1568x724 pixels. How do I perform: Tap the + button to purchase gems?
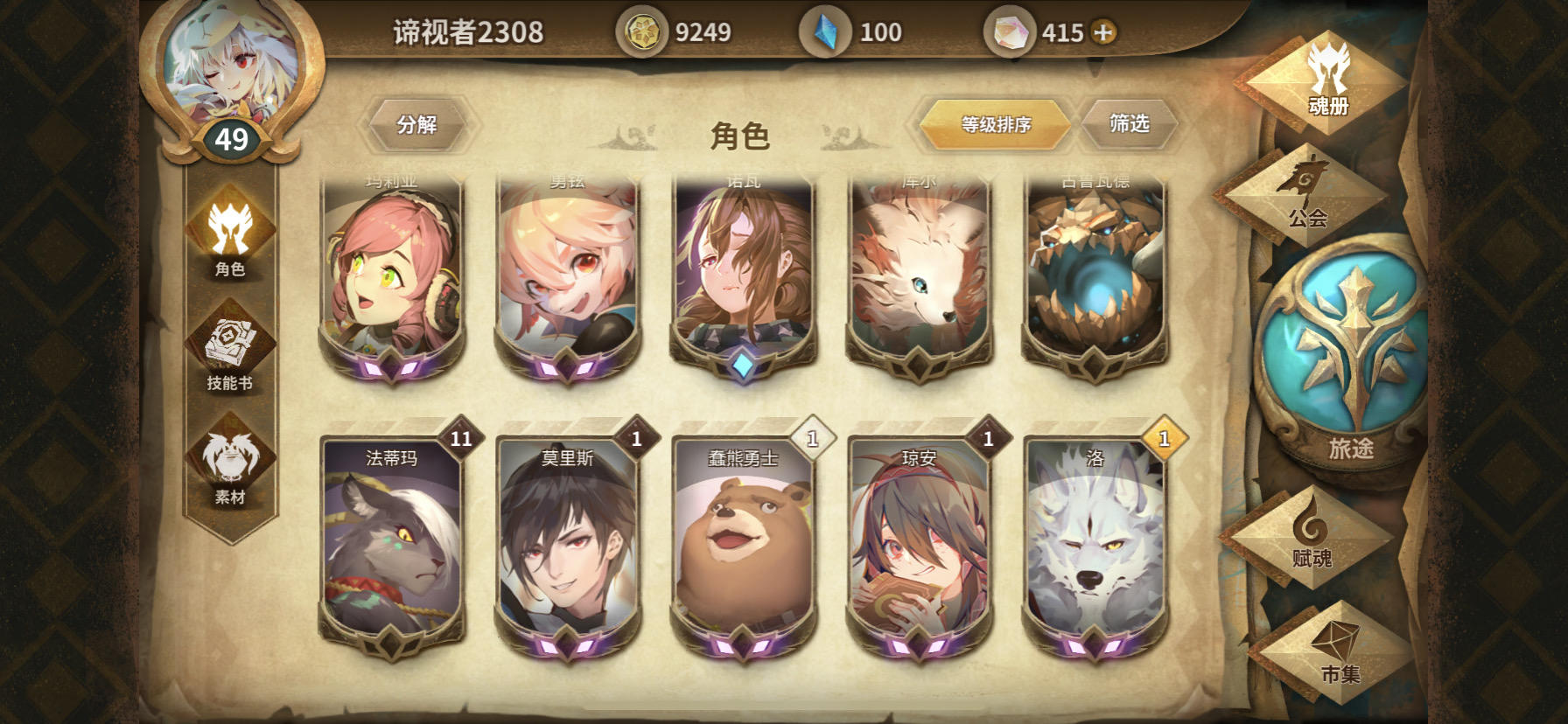click(x=1105, y=30)
